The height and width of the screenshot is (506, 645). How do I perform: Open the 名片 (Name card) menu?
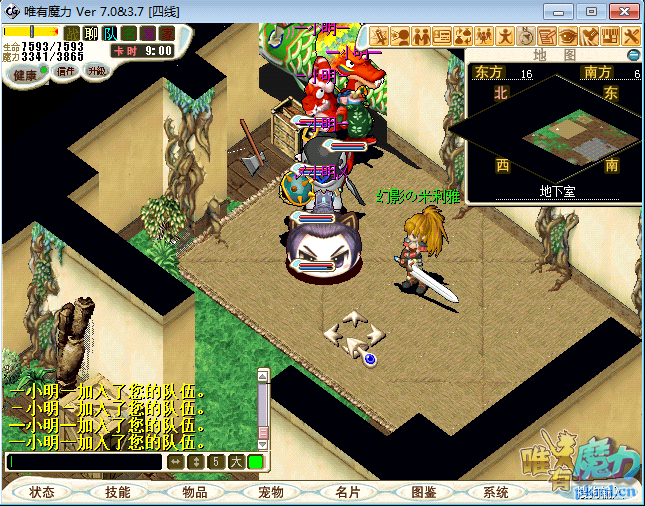(x=347, y=492)
